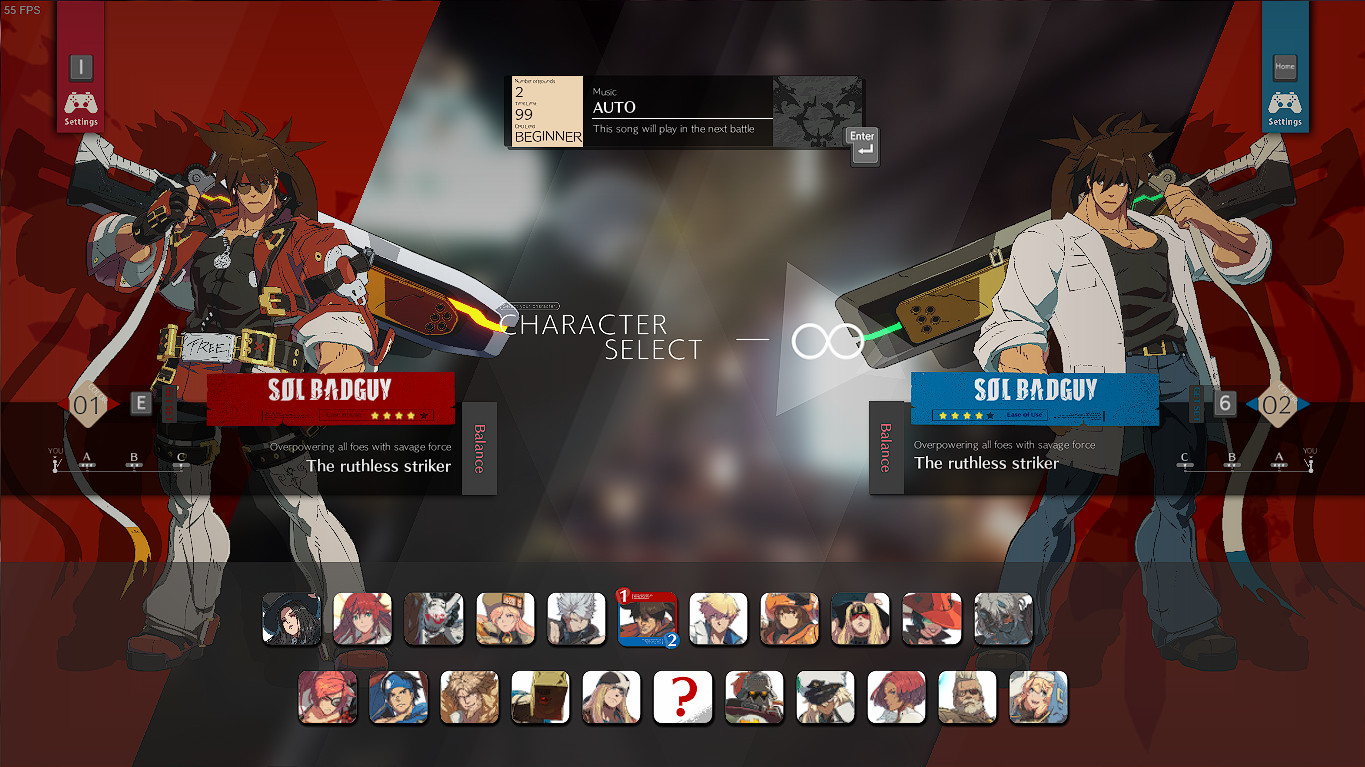Image resolution: width=1365 pixels, height=767 pixels.
Task: Click the BEGINNER difficulty label
Action: (547, 138)
